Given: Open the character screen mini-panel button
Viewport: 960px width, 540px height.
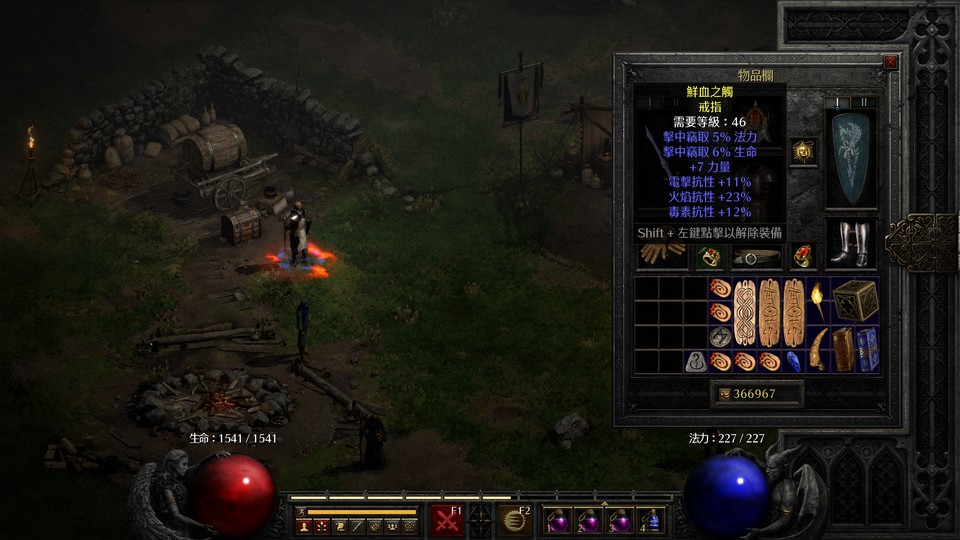Looking at the screenshot, I should point(304,525).
